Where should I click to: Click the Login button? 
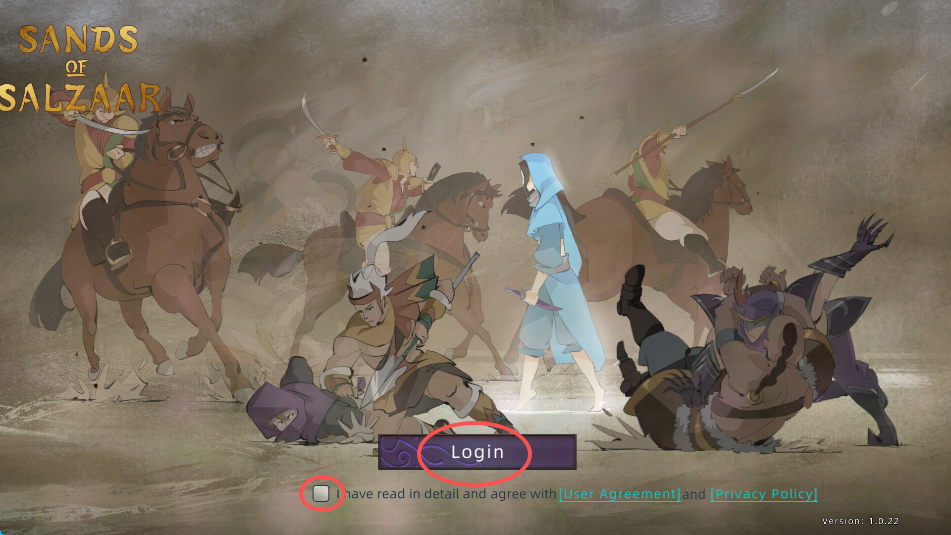[x=477, y=452]
